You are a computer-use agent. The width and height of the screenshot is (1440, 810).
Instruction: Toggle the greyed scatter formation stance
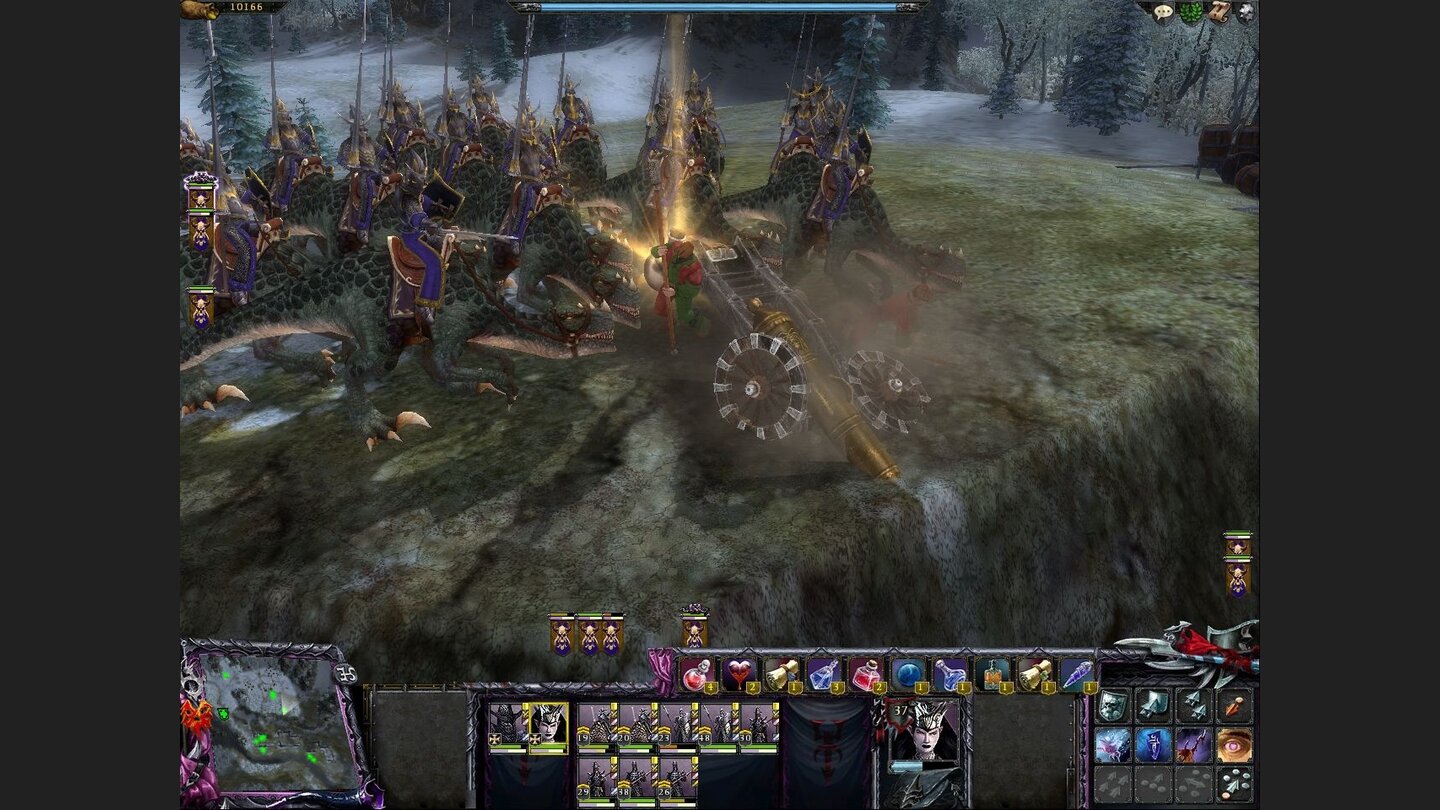point(1151,784)
